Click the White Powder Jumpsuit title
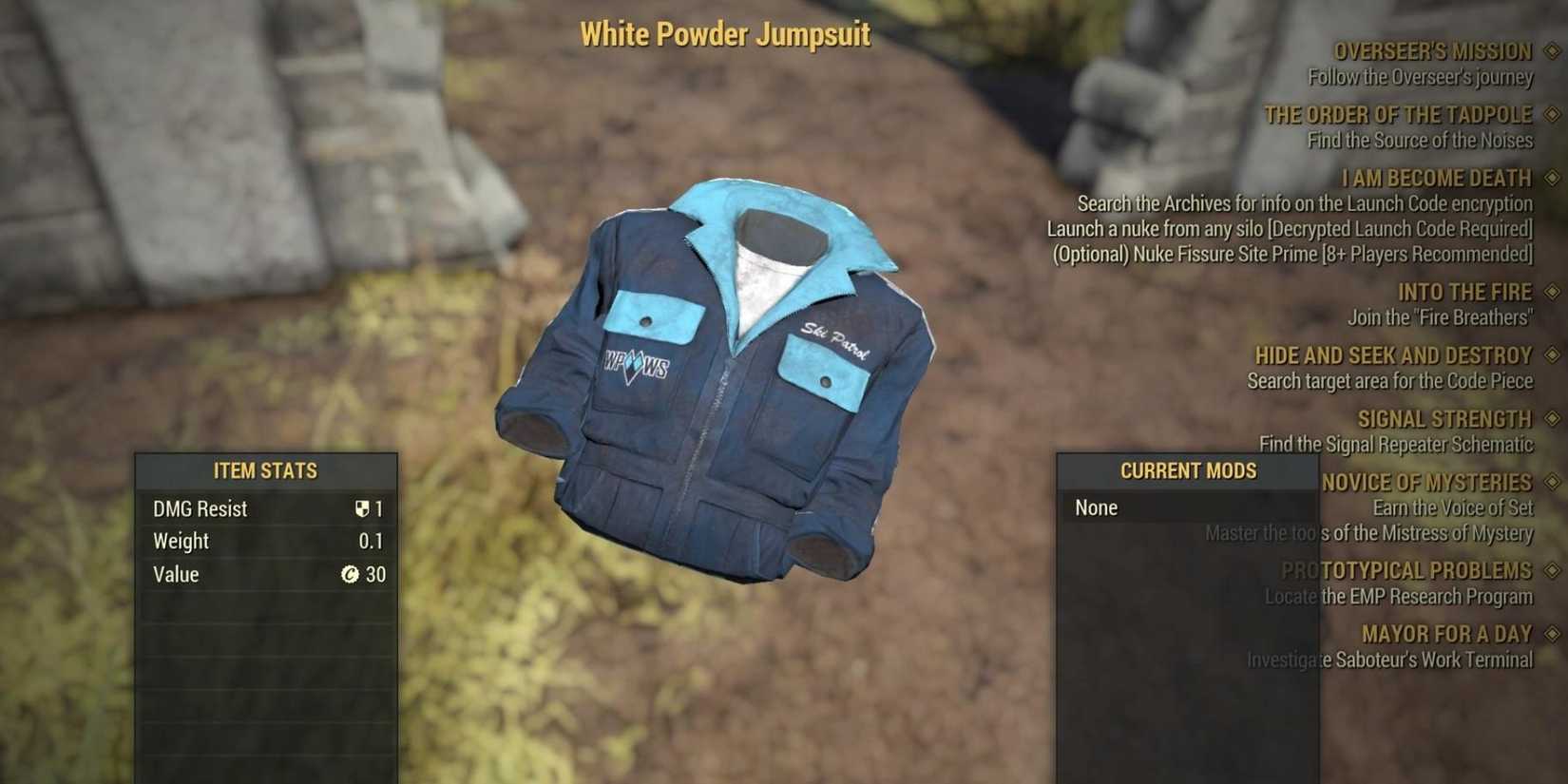The image size is (1568, 784). [725, 35]
